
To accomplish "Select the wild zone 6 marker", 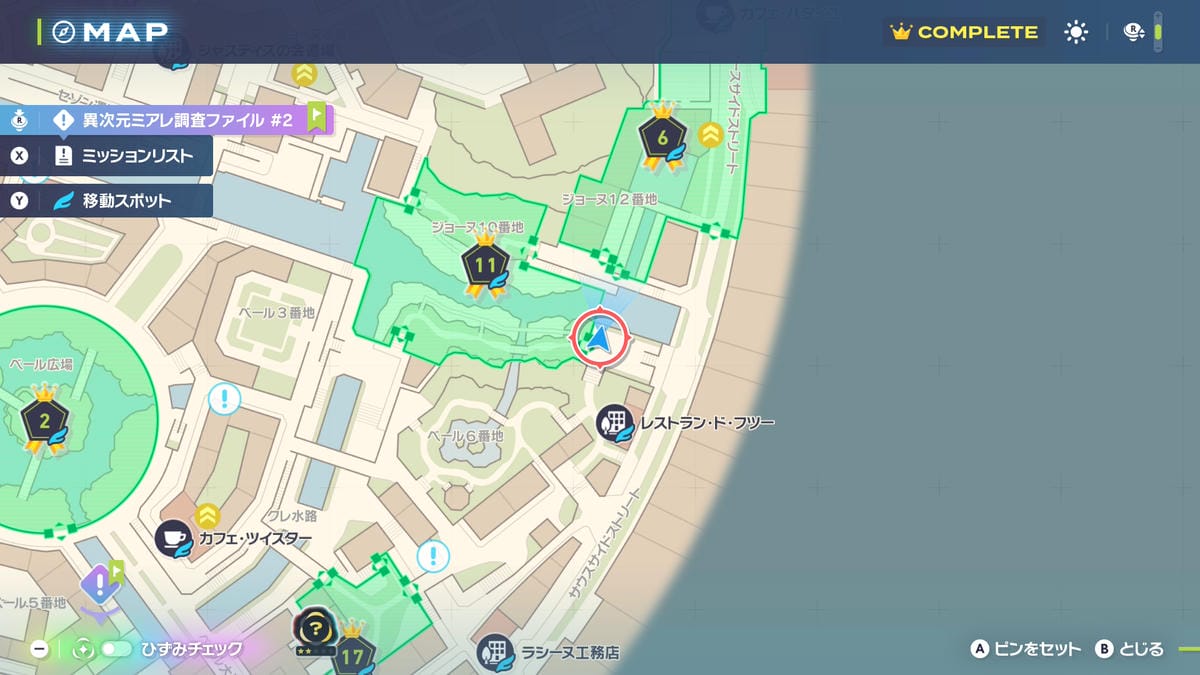I will click(x=661, y=137).
